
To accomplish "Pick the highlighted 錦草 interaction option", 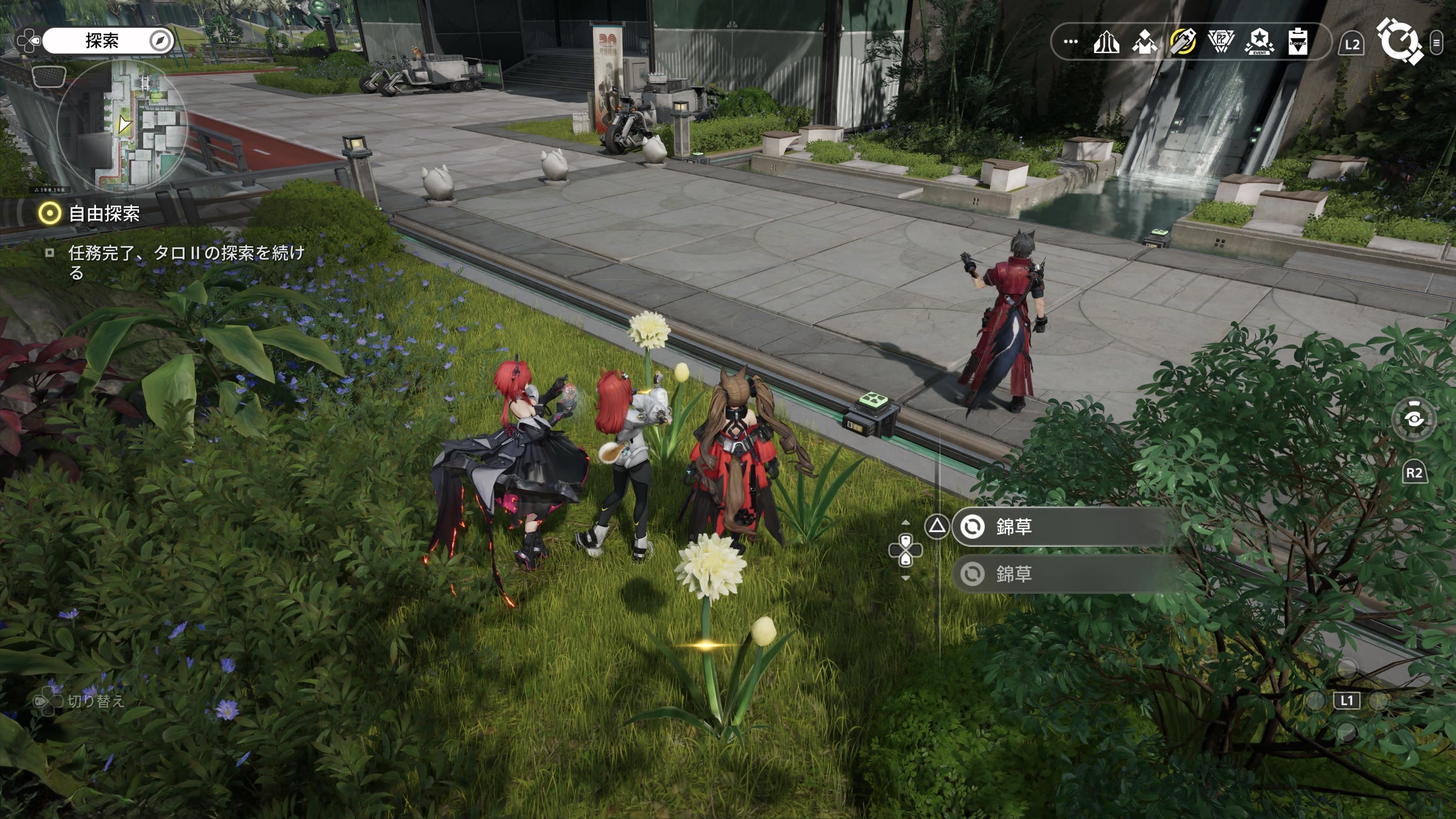I will [x=1062, y=527].
